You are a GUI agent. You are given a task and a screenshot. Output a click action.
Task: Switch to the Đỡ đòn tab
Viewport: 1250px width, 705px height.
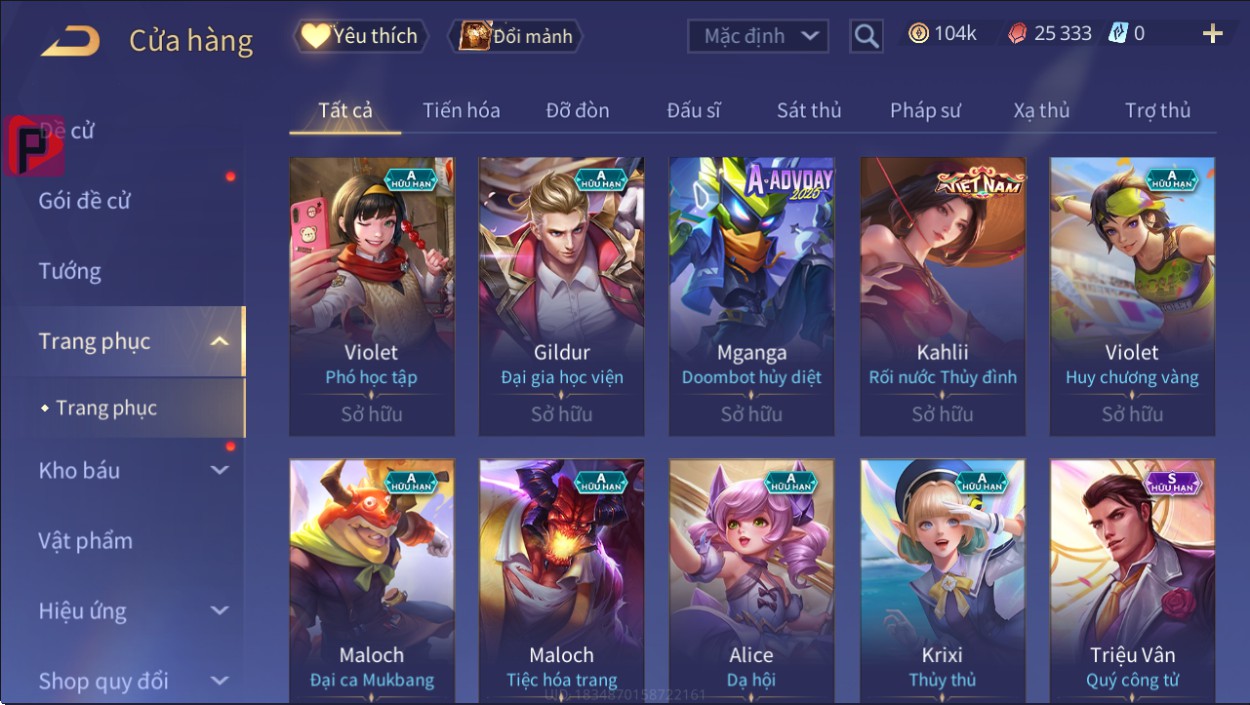click(577, 111)
